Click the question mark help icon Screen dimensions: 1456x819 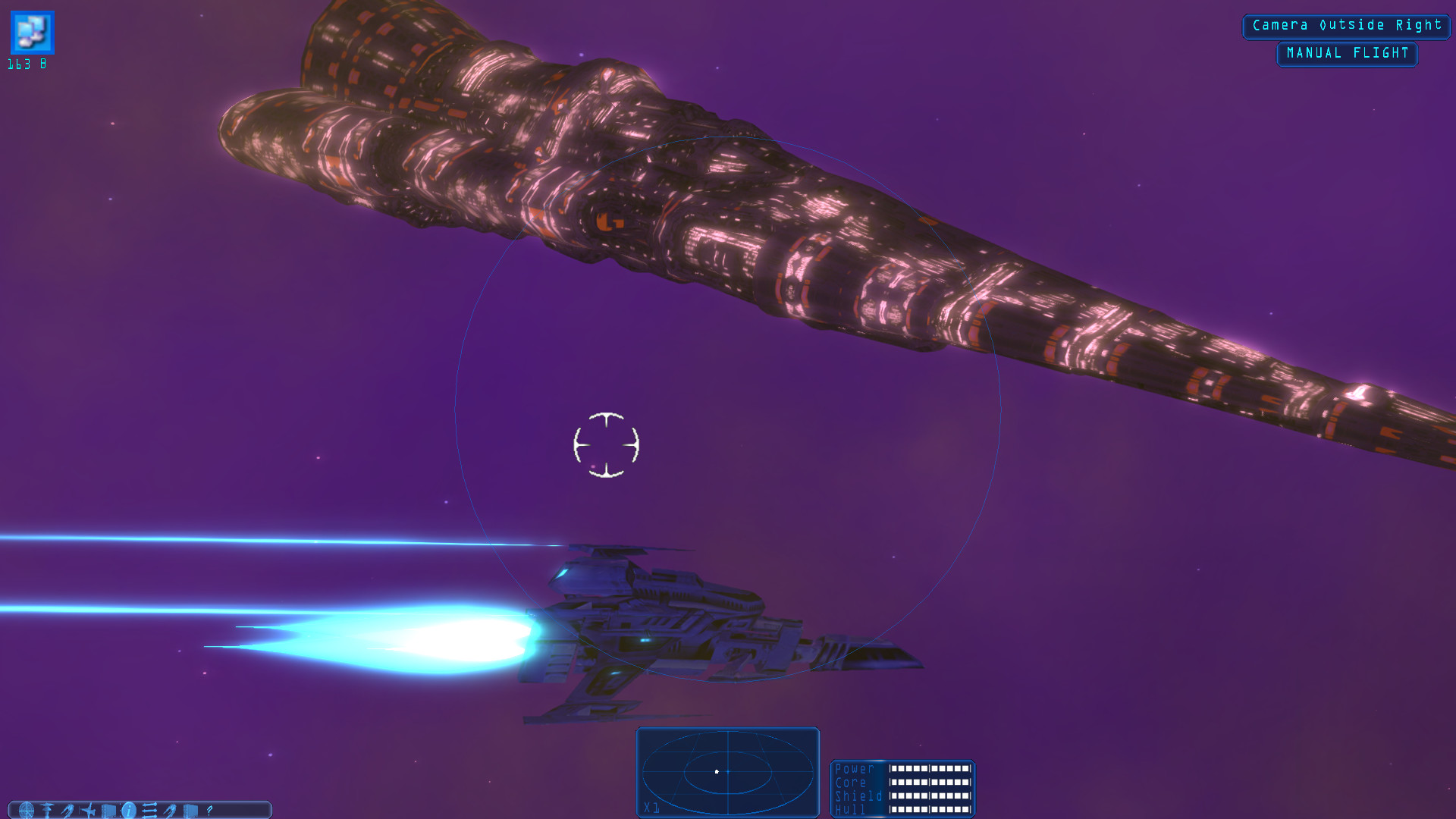209,810
